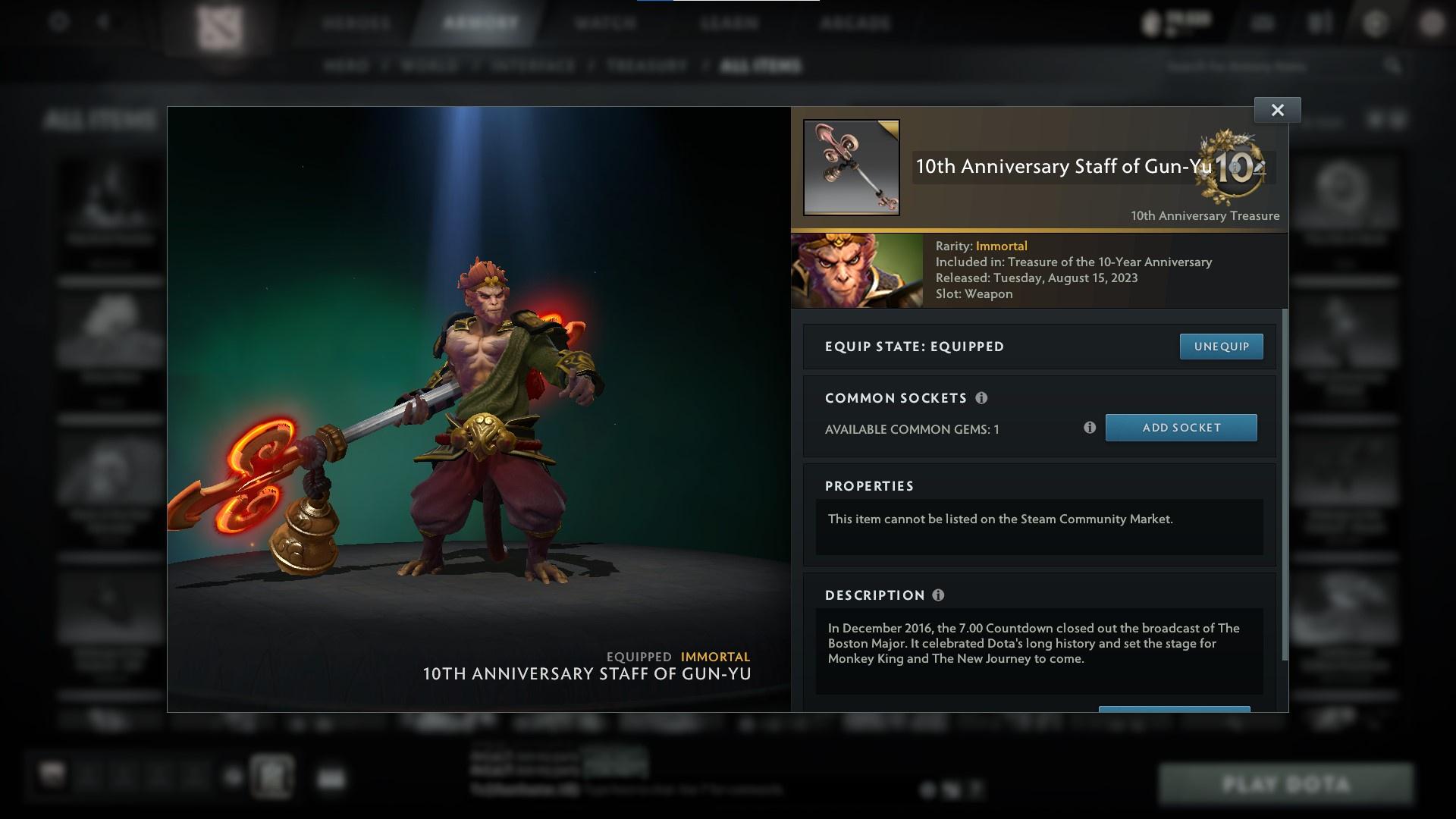Click the Gun-Yu staff item thumbnail
1456x819 pixels.
coord(850,166)
